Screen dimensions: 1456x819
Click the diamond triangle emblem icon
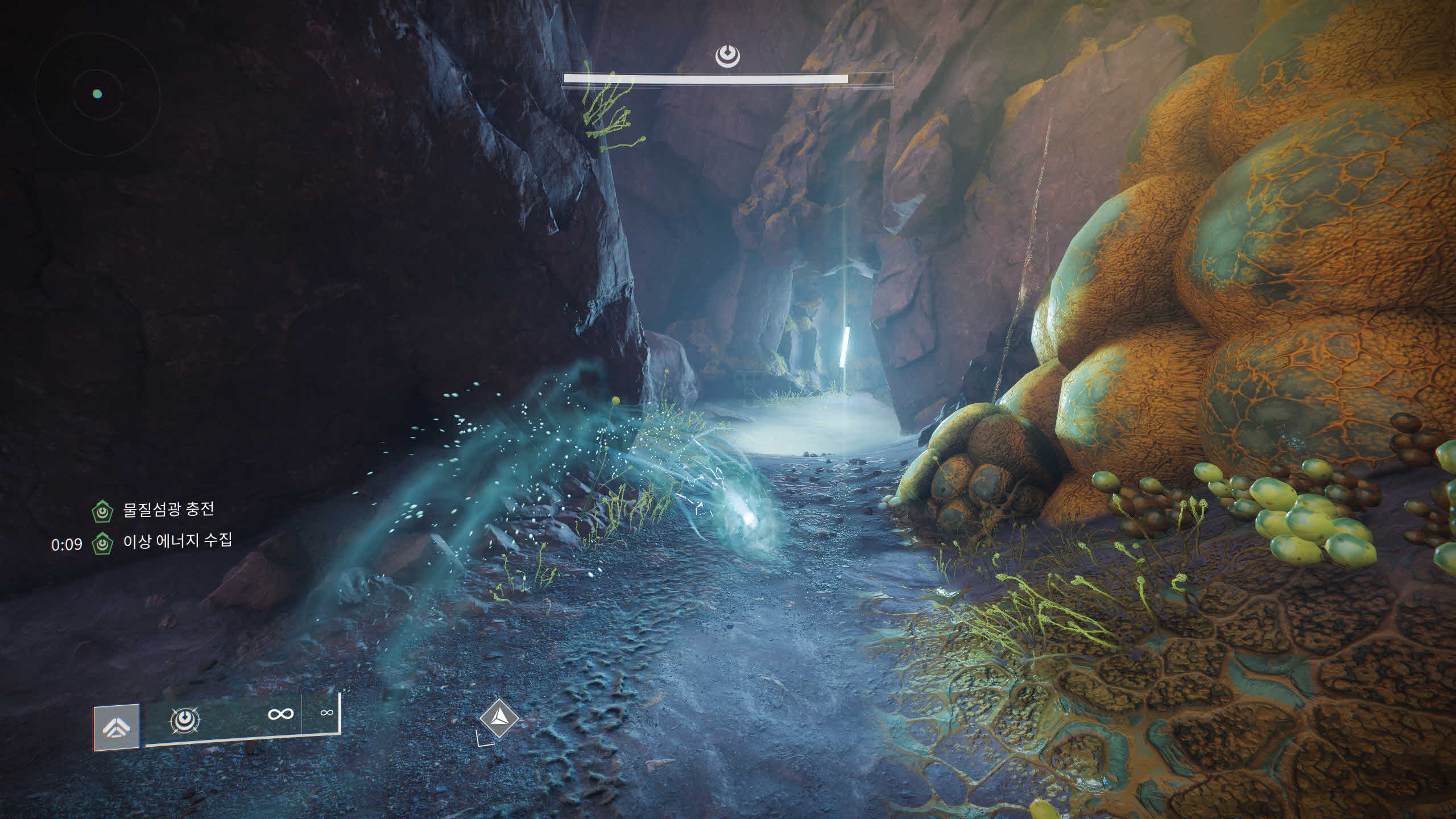[x=499, y=718]
